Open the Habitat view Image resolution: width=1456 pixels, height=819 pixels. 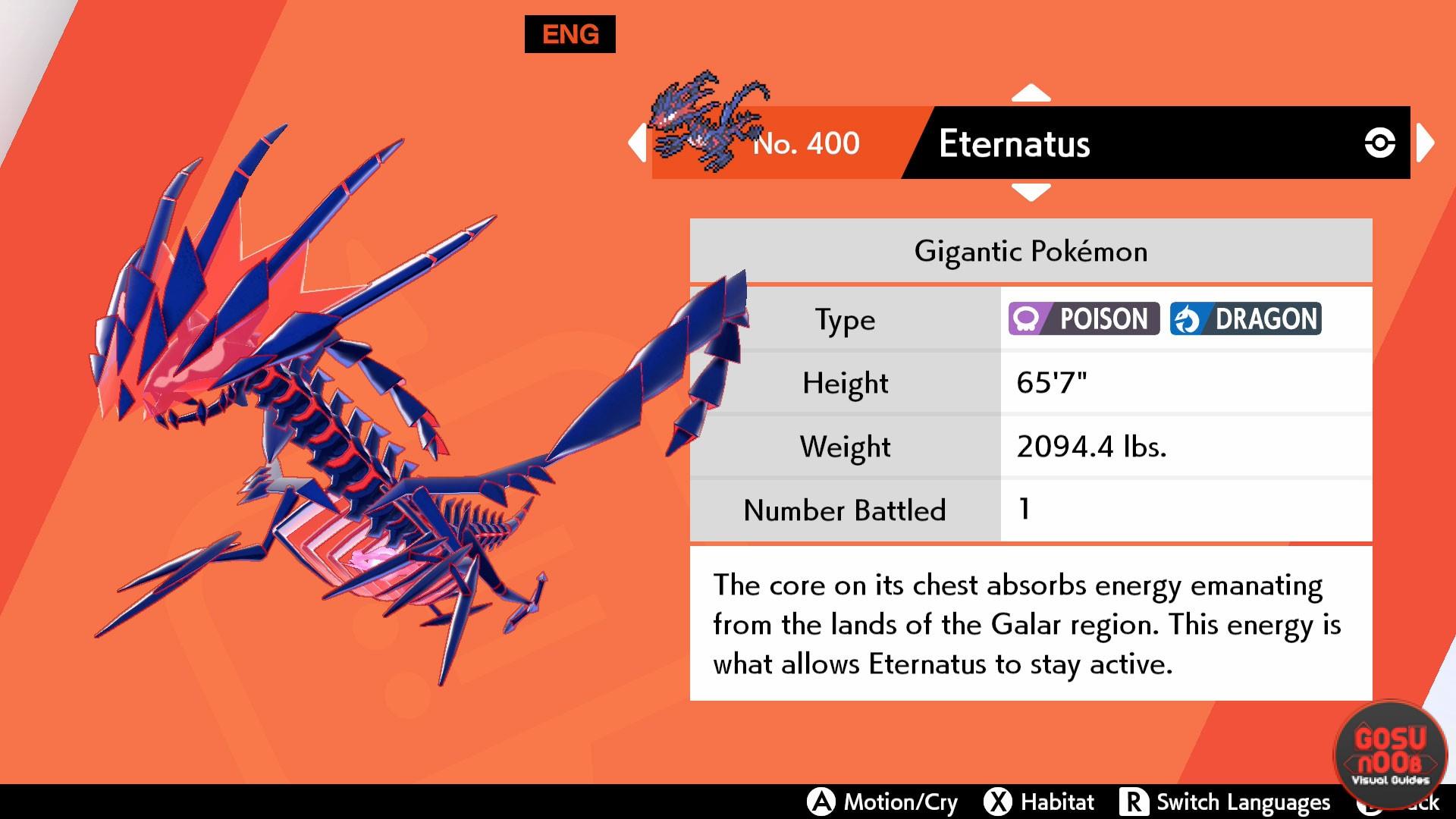pos(1040,802)
